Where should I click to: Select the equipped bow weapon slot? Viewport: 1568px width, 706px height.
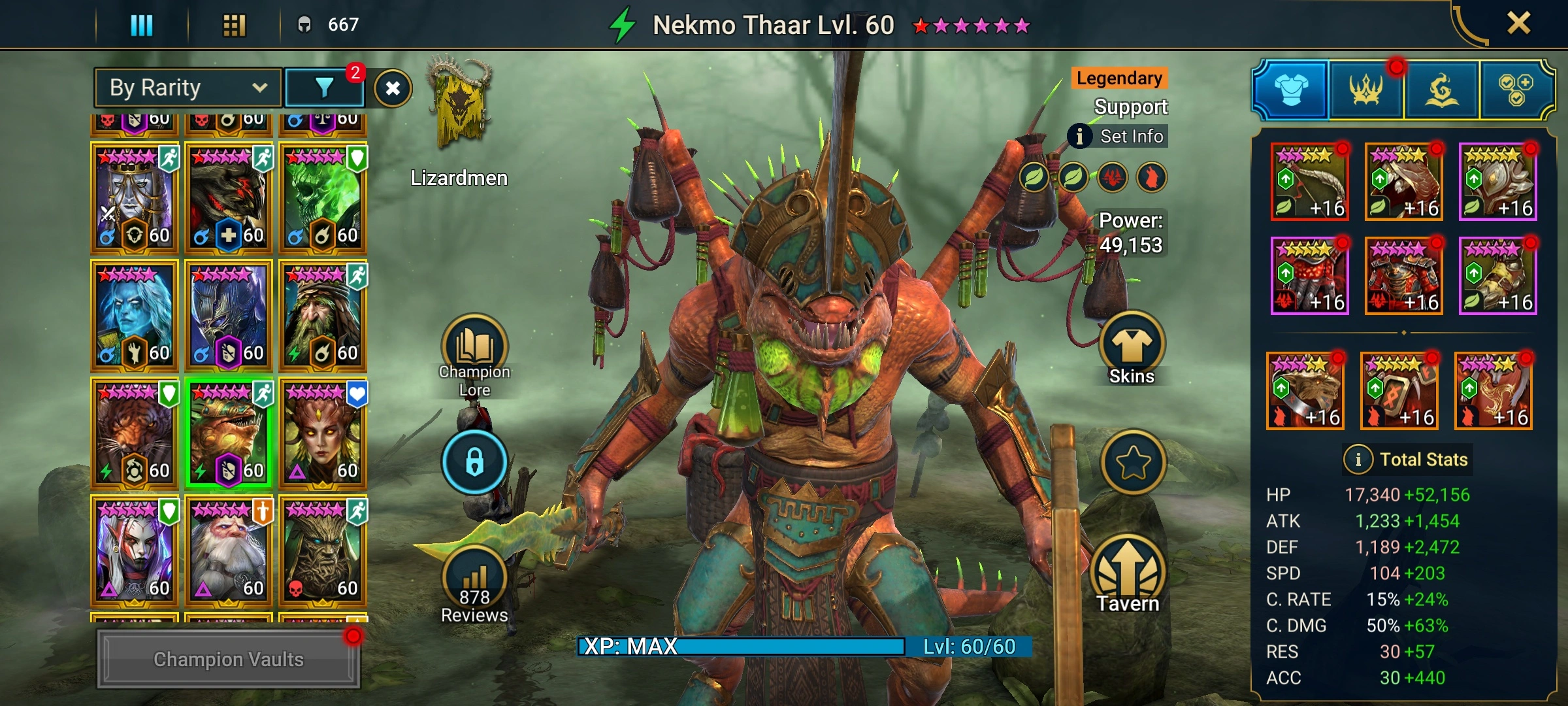[1310, 182]
